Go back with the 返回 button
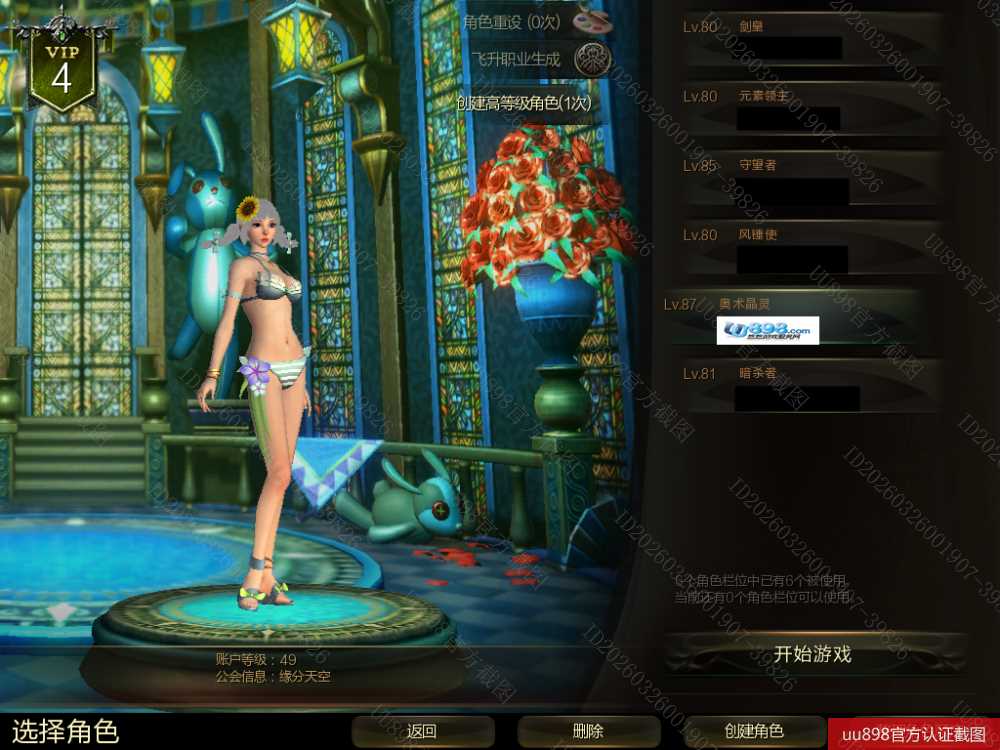 422,731
